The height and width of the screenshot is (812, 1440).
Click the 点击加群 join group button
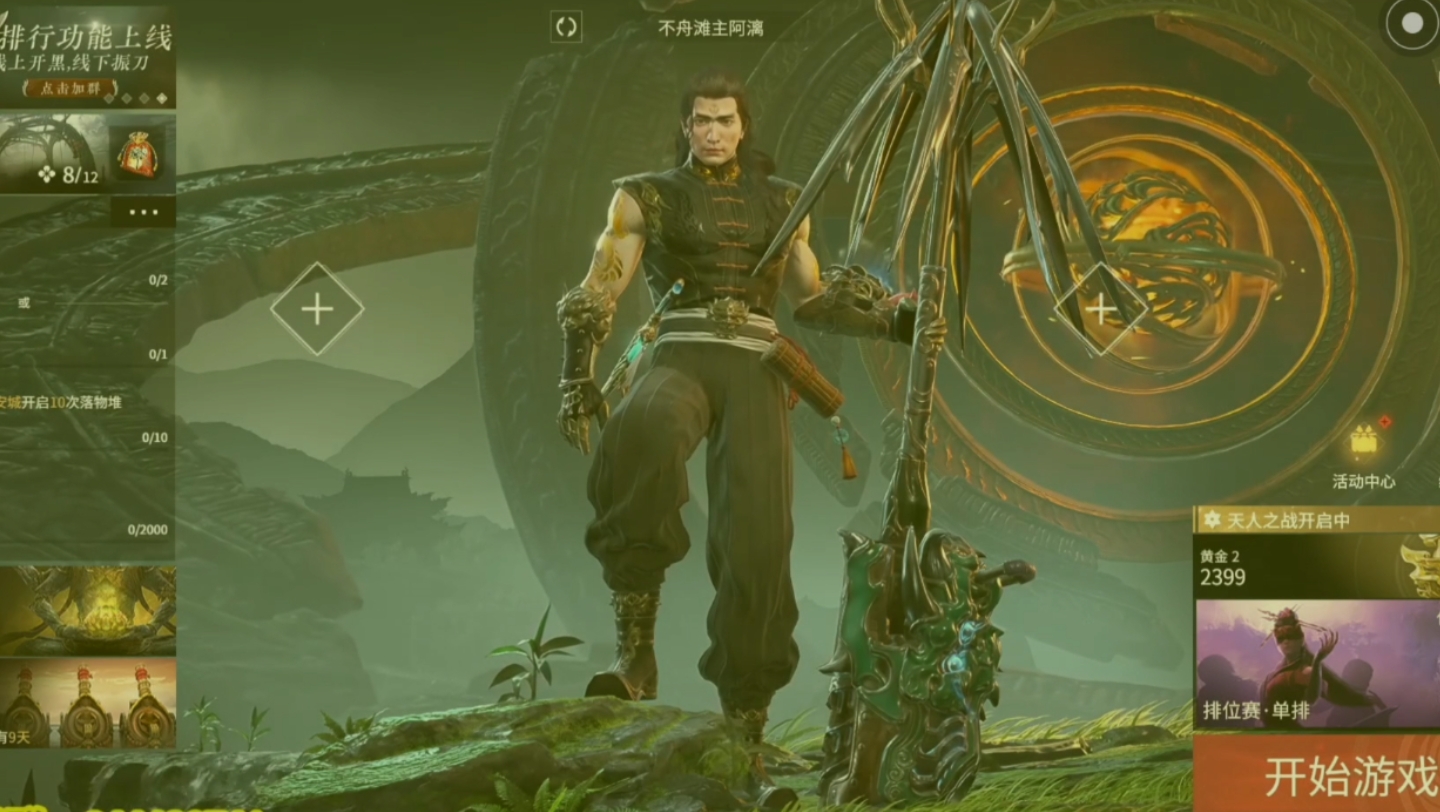click(x=68, y=89)
